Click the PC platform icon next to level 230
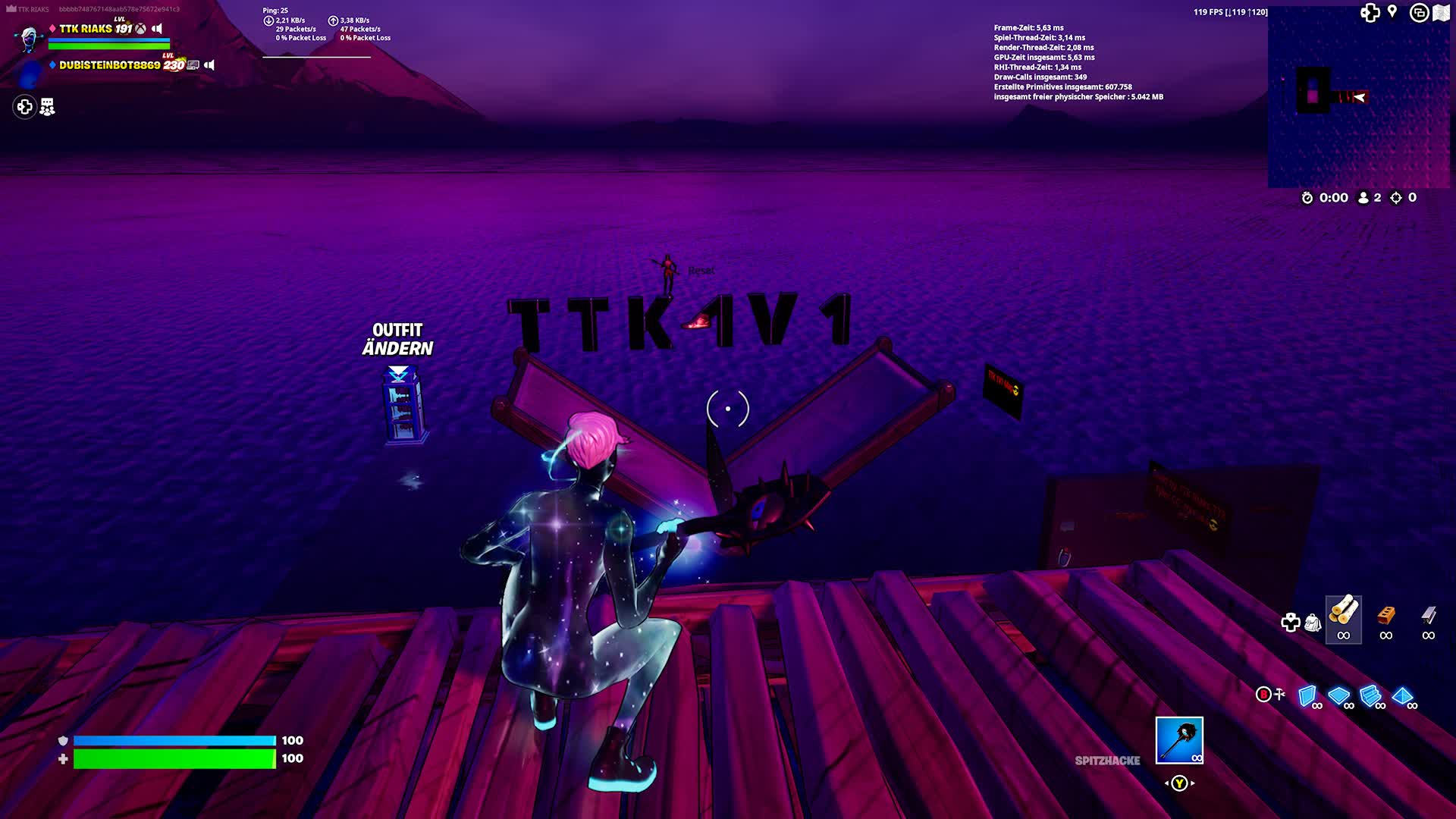1456x819 pixels. (x=194, y=65)
